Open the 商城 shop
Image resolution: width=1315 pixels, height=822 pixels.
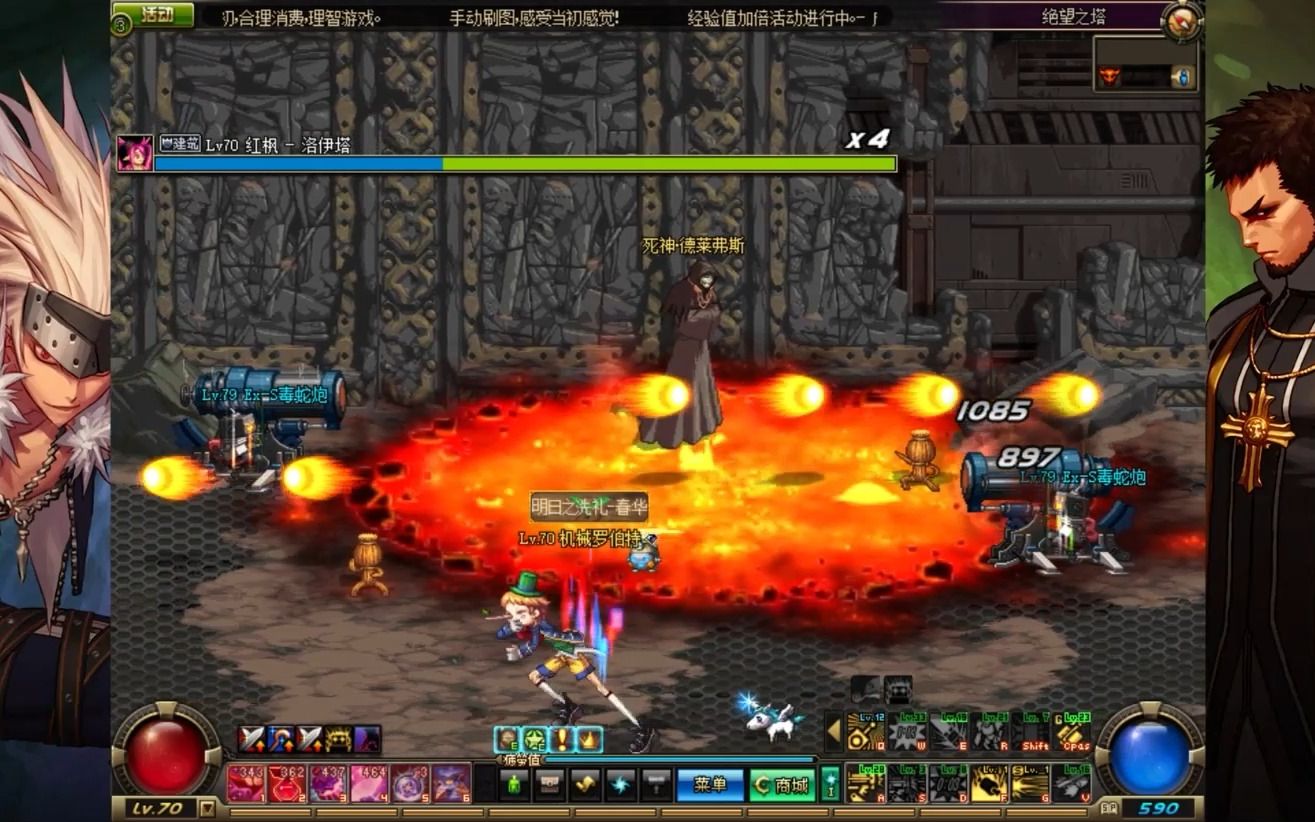[783, 786]
